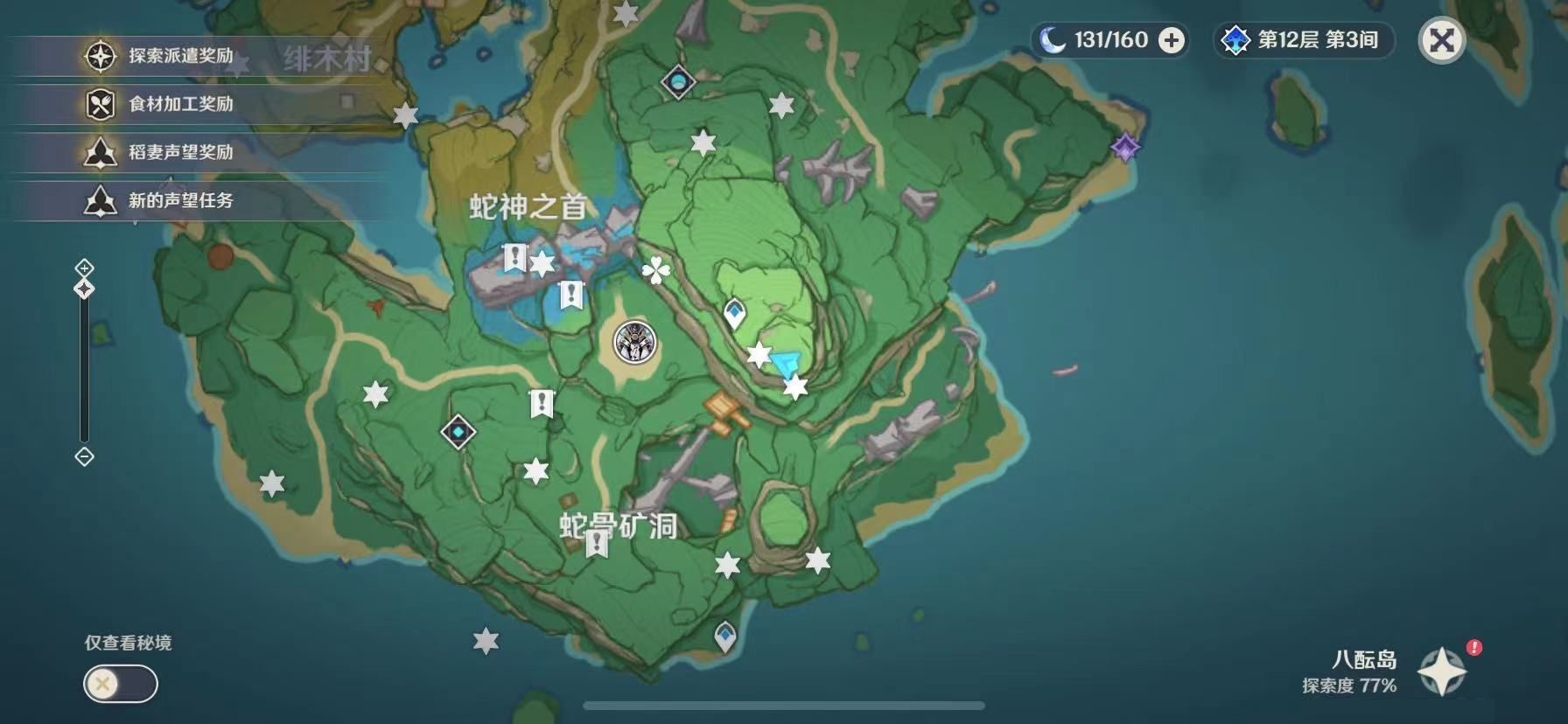Zoom out the map with minus button
The width and height of the screenshot is (1568, 724).
click(84, 456)
